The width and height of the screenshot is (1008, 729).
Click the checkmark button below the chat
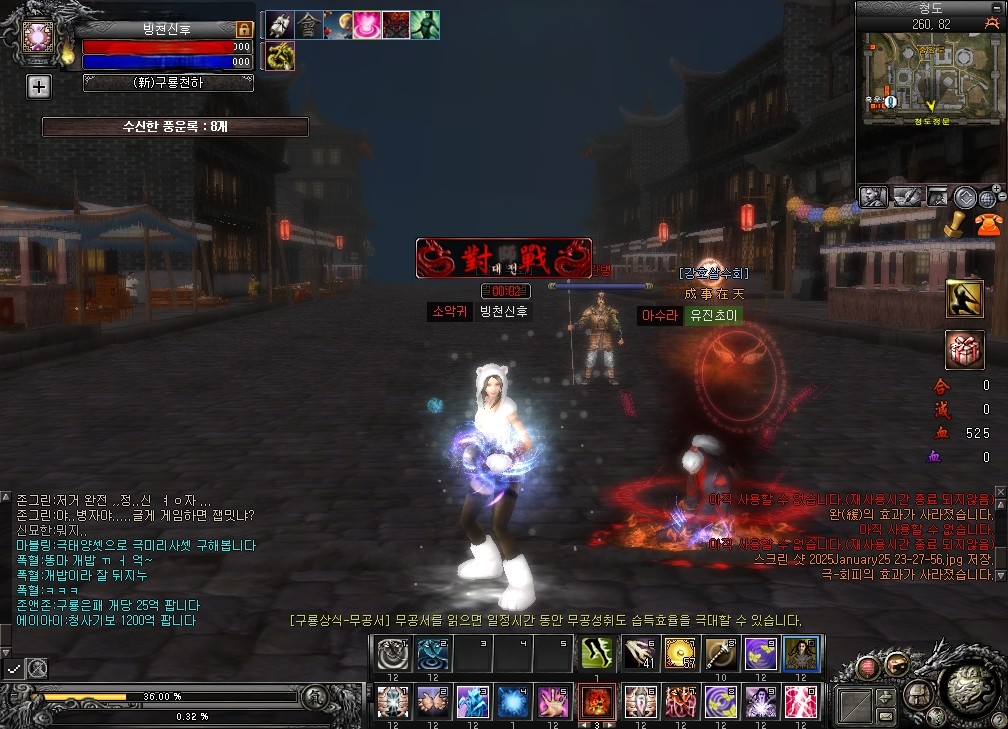pyautogui.click(x=14, y=667)
